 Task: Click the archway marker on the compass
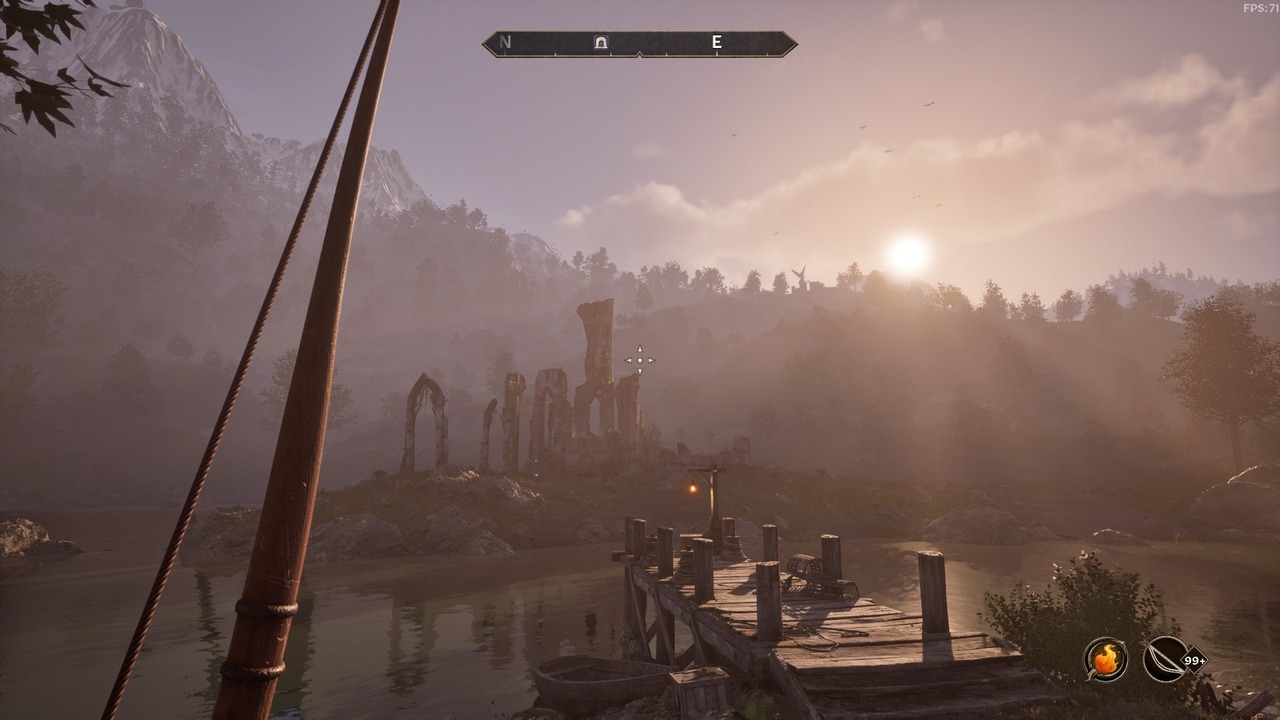point(601,43)
